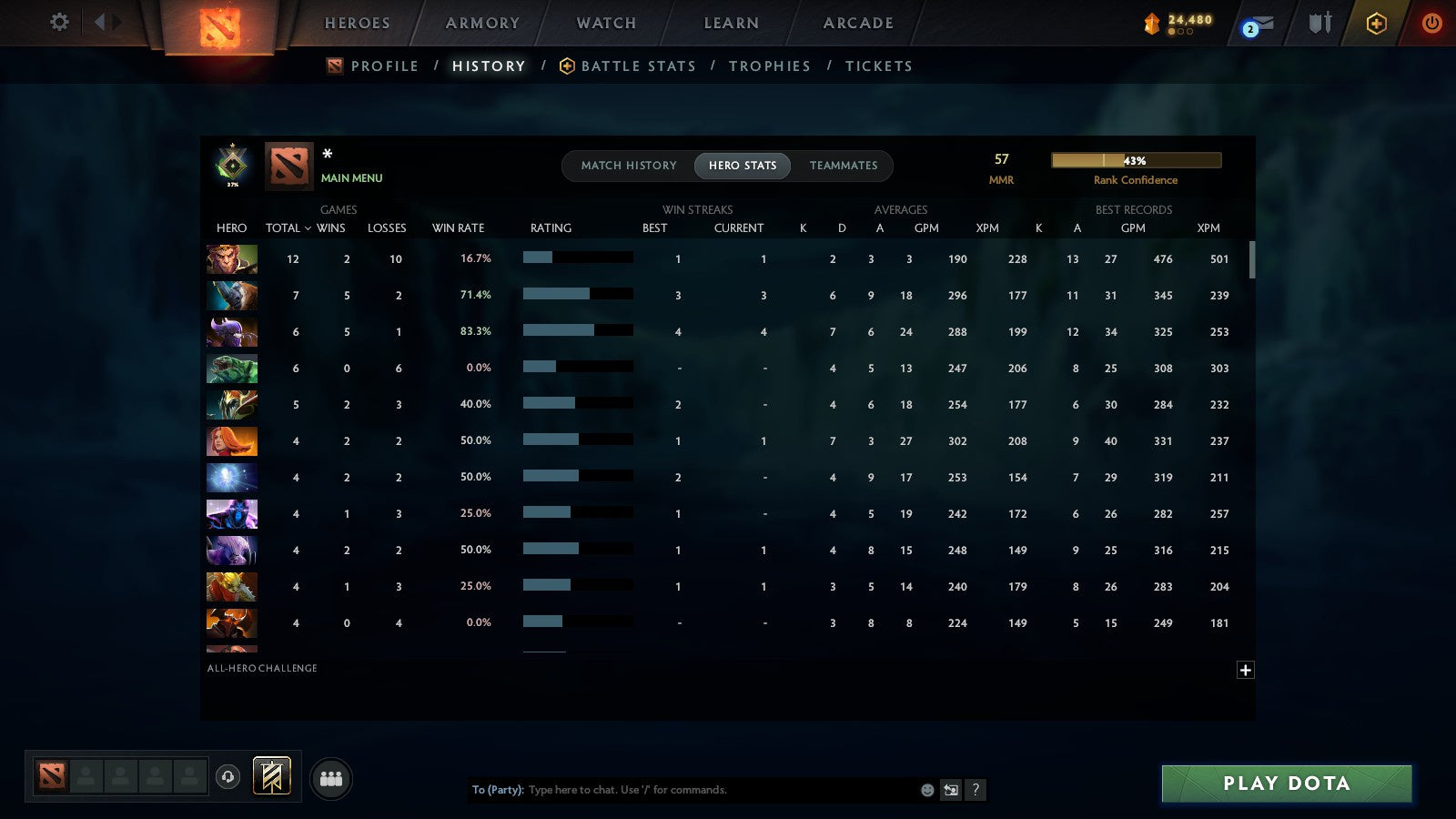Click the Rank Confidence progress bar
1456x819 pixels.
coord(1137,159)
